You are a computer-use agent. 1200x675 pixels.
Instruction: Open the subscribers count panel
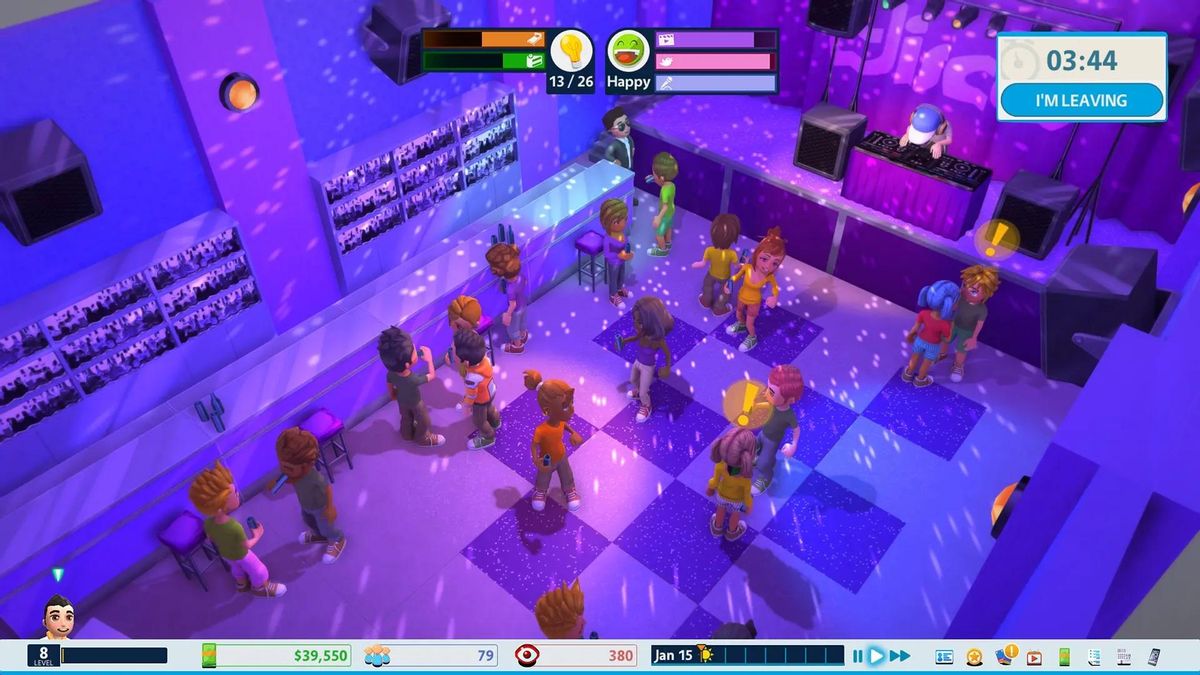pos(431,656)
